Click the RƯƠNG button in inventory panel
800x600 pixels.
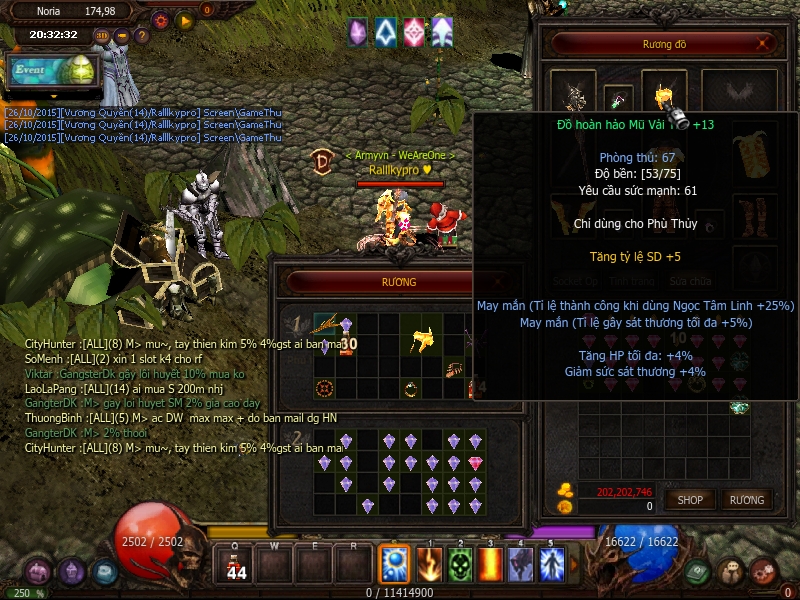[x=746, y=499]
